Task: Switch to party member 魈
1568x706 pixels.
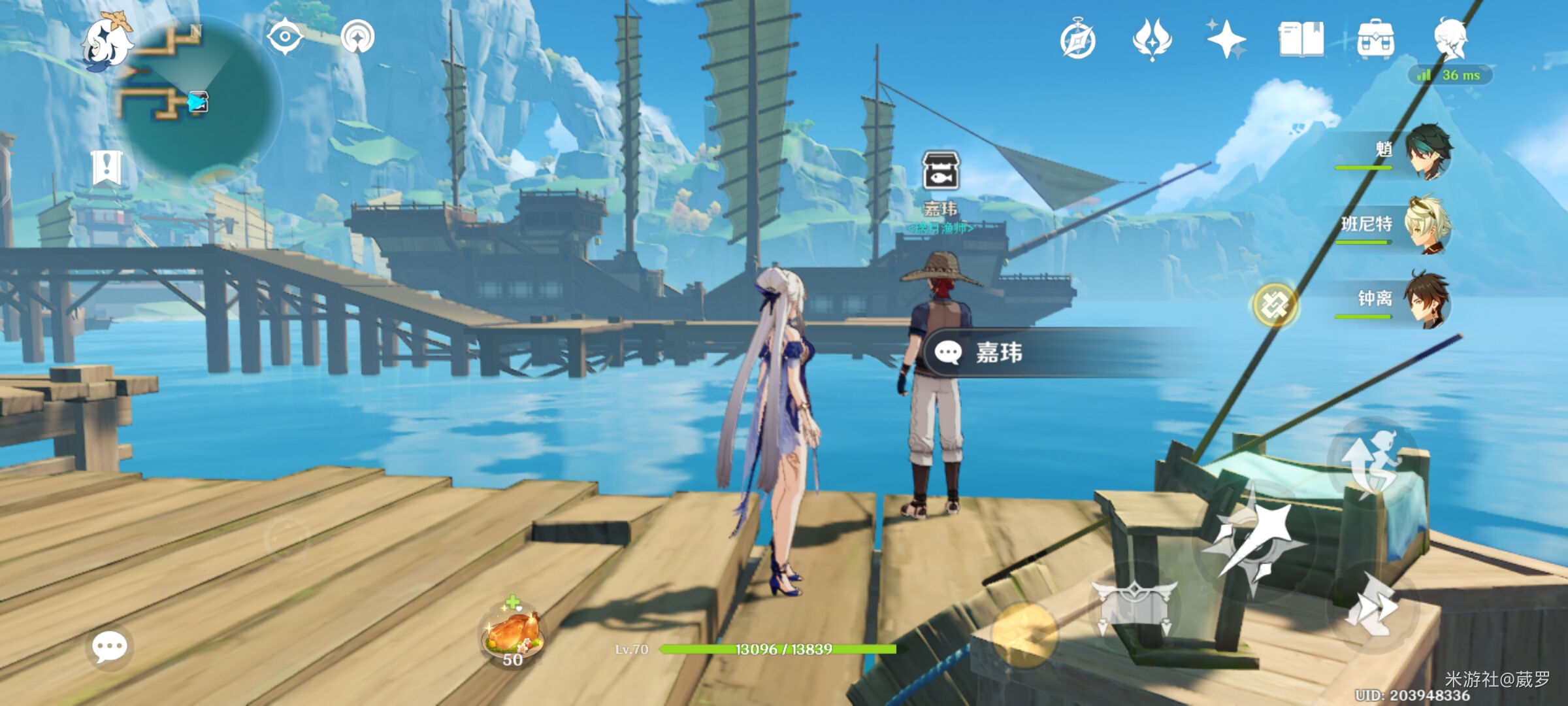Action: tap(1428, 152)
